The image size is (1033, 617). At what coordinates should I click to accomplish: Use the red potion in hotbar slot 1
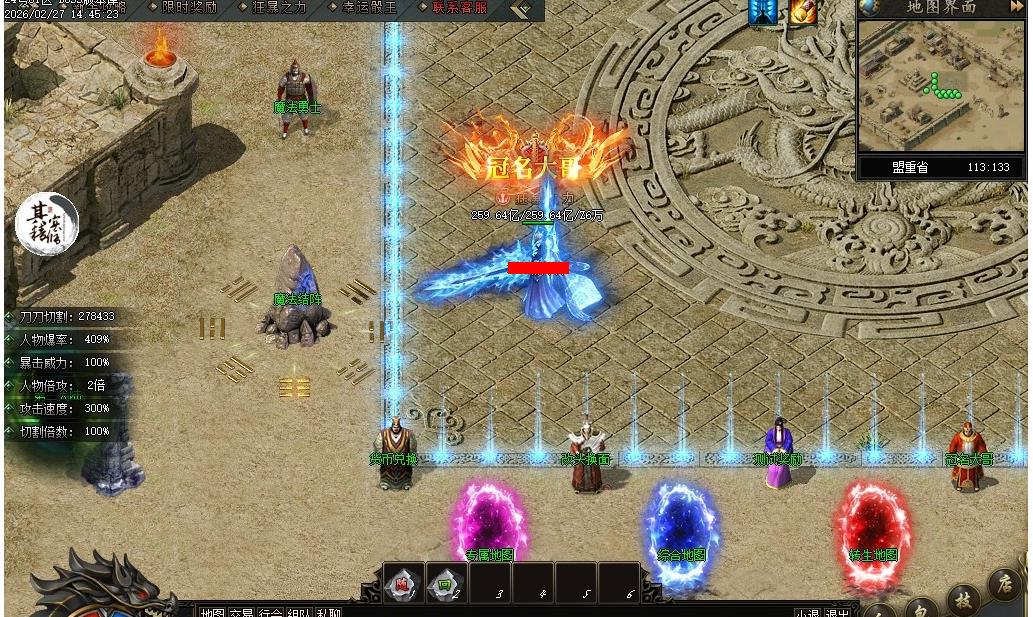point(404,583)
